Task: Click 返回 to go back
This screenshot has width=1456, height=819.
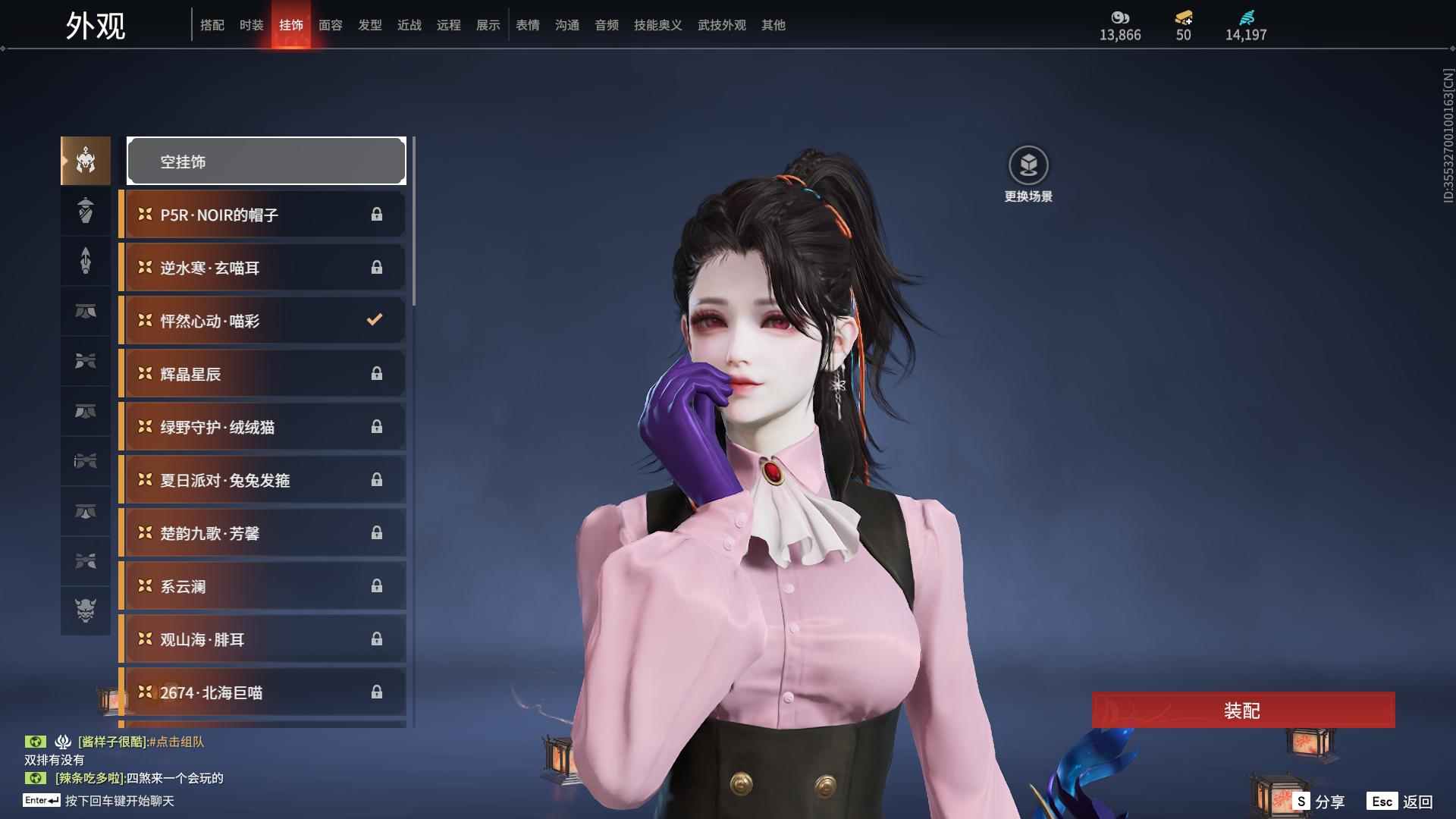Action: click(1401, 802)
